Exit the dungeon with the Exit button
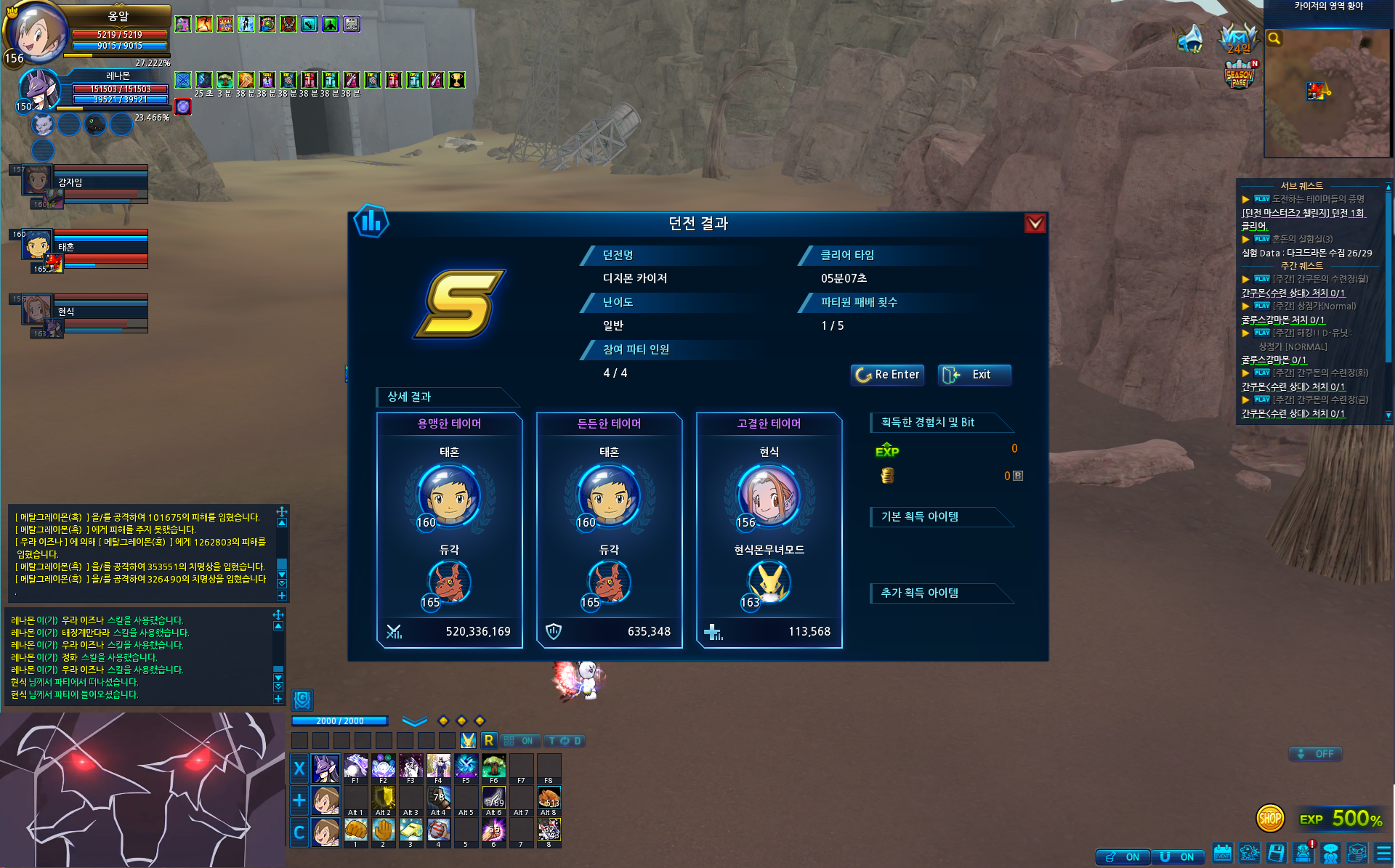 [974, 375]
